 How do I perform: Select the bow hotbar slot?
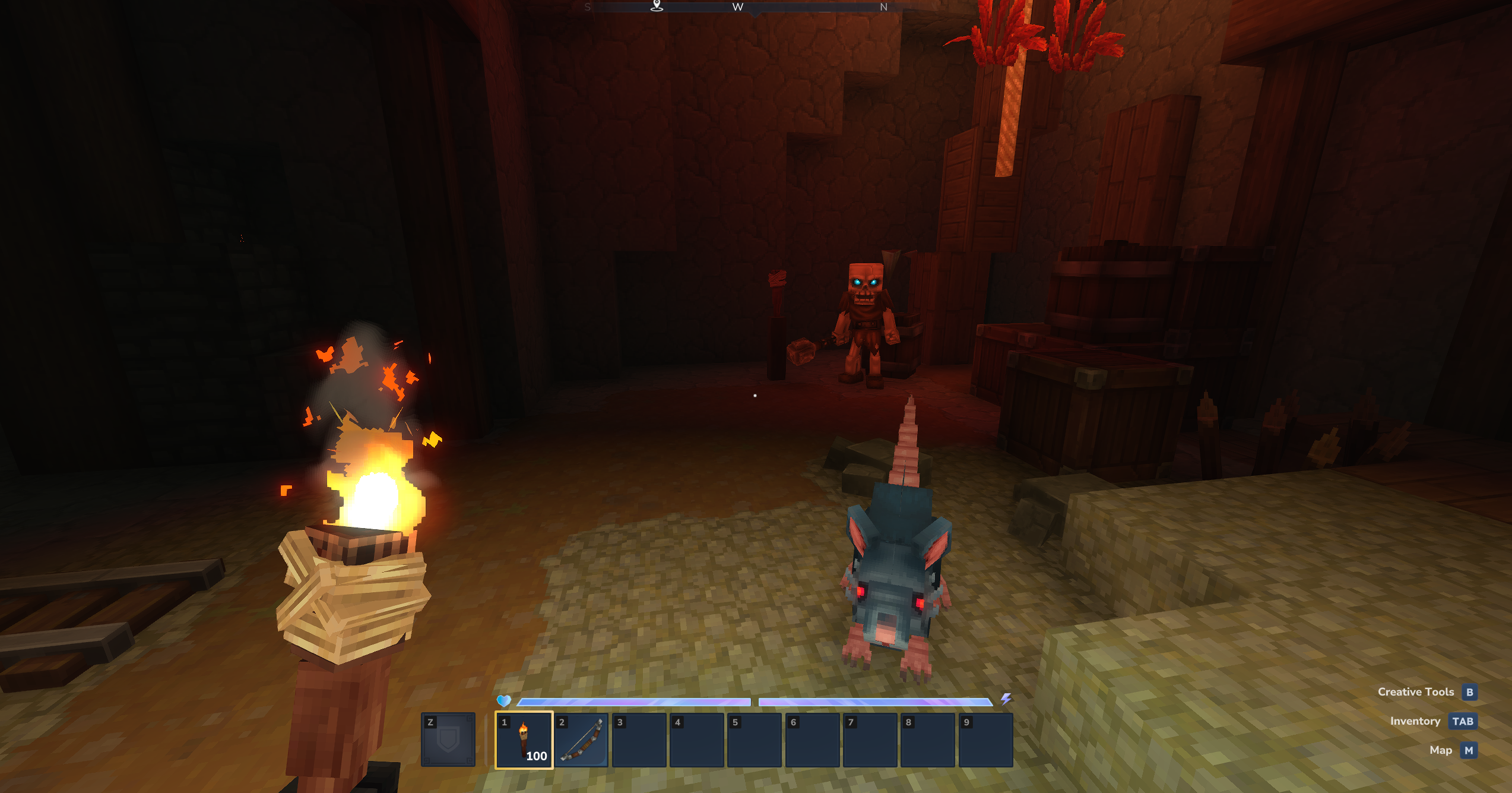coord(582,740)
